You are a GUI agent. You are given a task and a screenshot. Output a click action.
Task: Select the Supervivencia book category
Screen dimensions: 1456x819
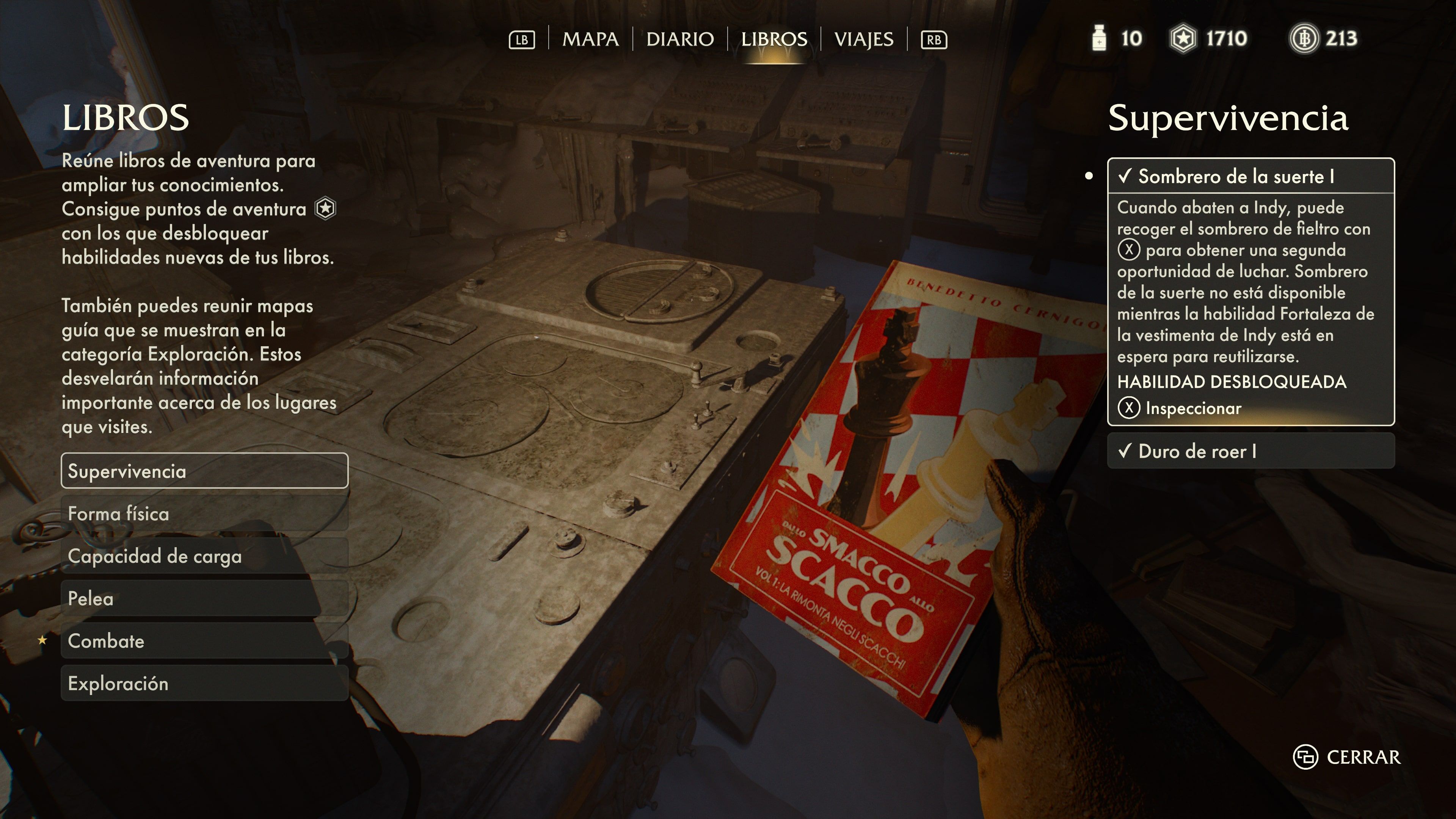click(204, 471)
